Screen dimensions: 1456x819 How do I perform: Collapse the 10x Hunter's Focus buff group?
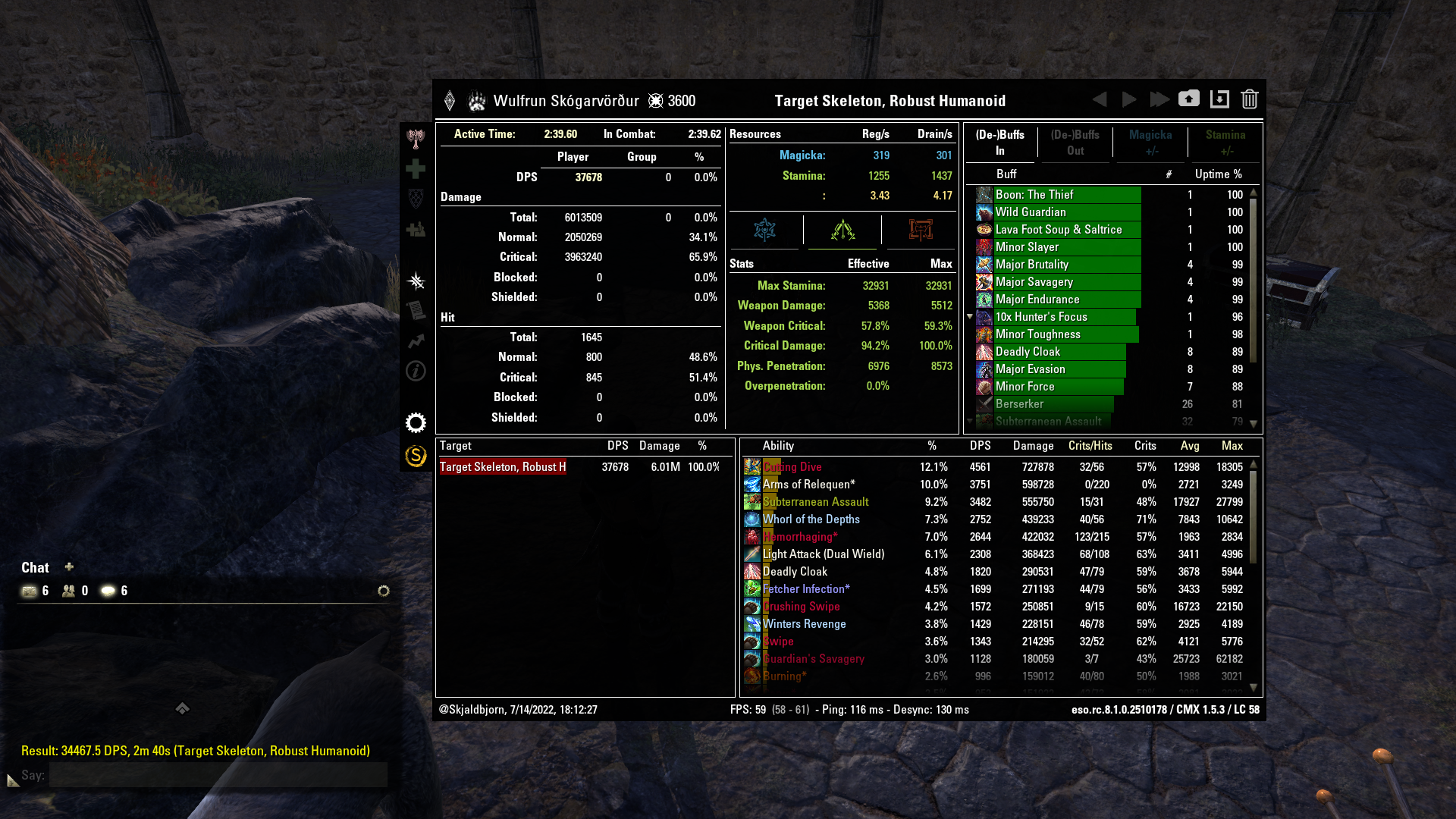971,317
